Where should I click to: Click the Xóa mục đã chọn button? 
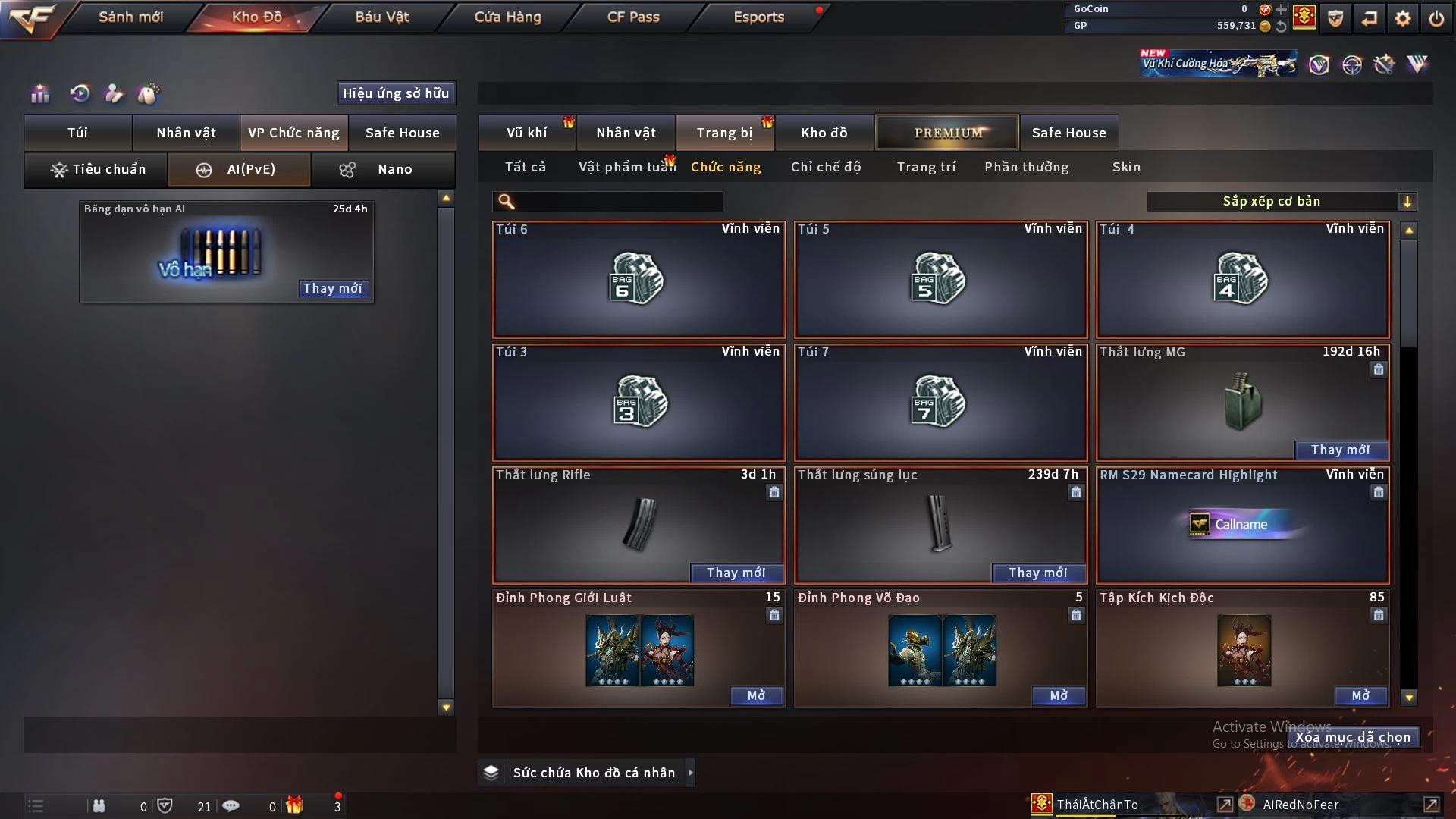pyautogui.click(x=1353, y=737)
